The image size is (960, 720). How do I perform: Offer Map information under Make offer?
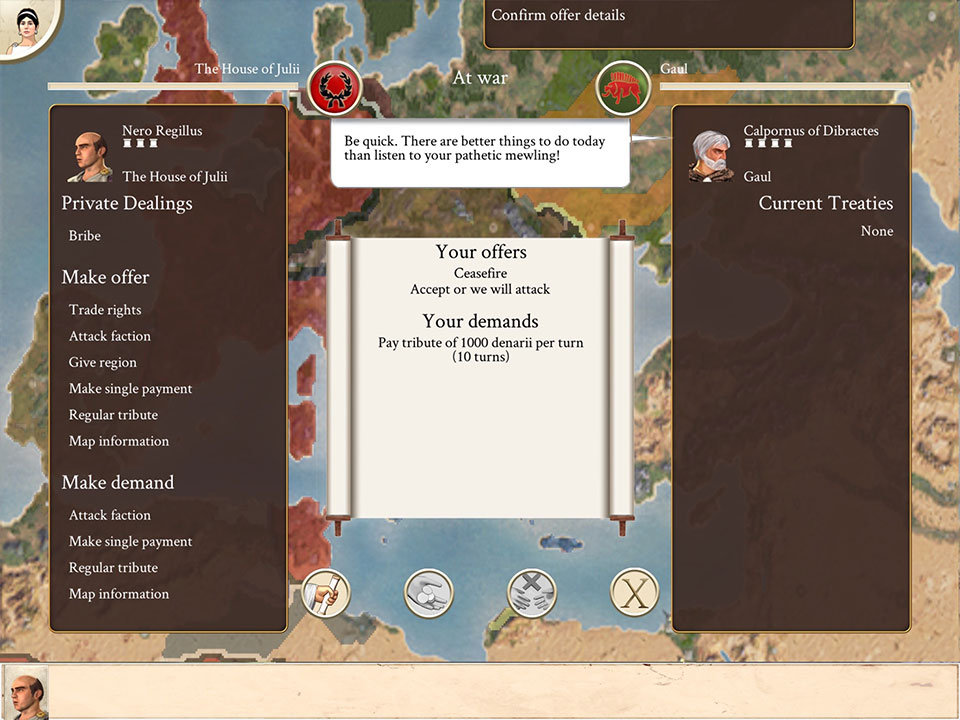coord(118,441)
